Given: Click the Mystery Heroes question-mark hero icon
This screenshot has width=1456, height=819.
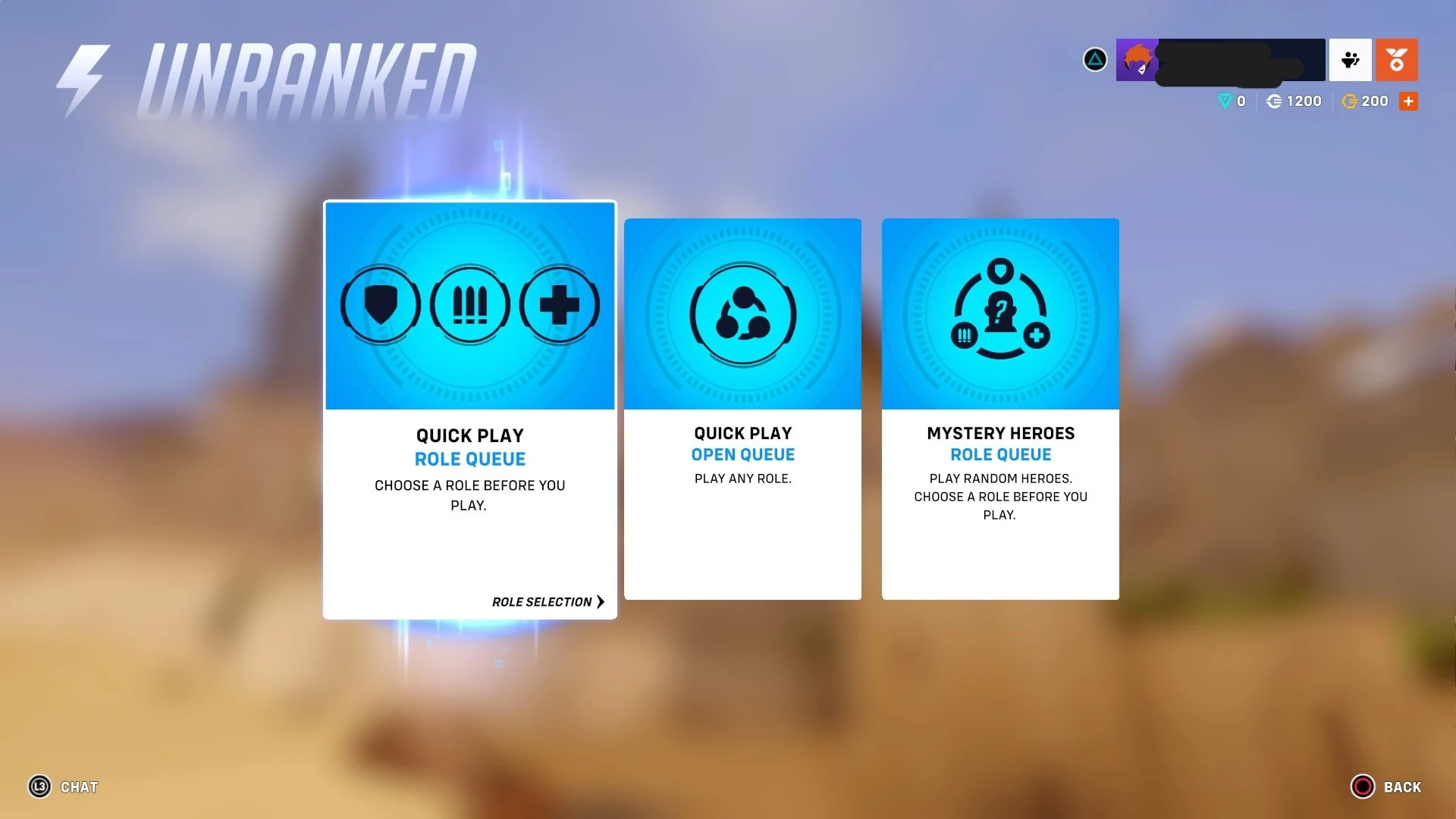Looking at the screenshot, I should coord(999,311).
